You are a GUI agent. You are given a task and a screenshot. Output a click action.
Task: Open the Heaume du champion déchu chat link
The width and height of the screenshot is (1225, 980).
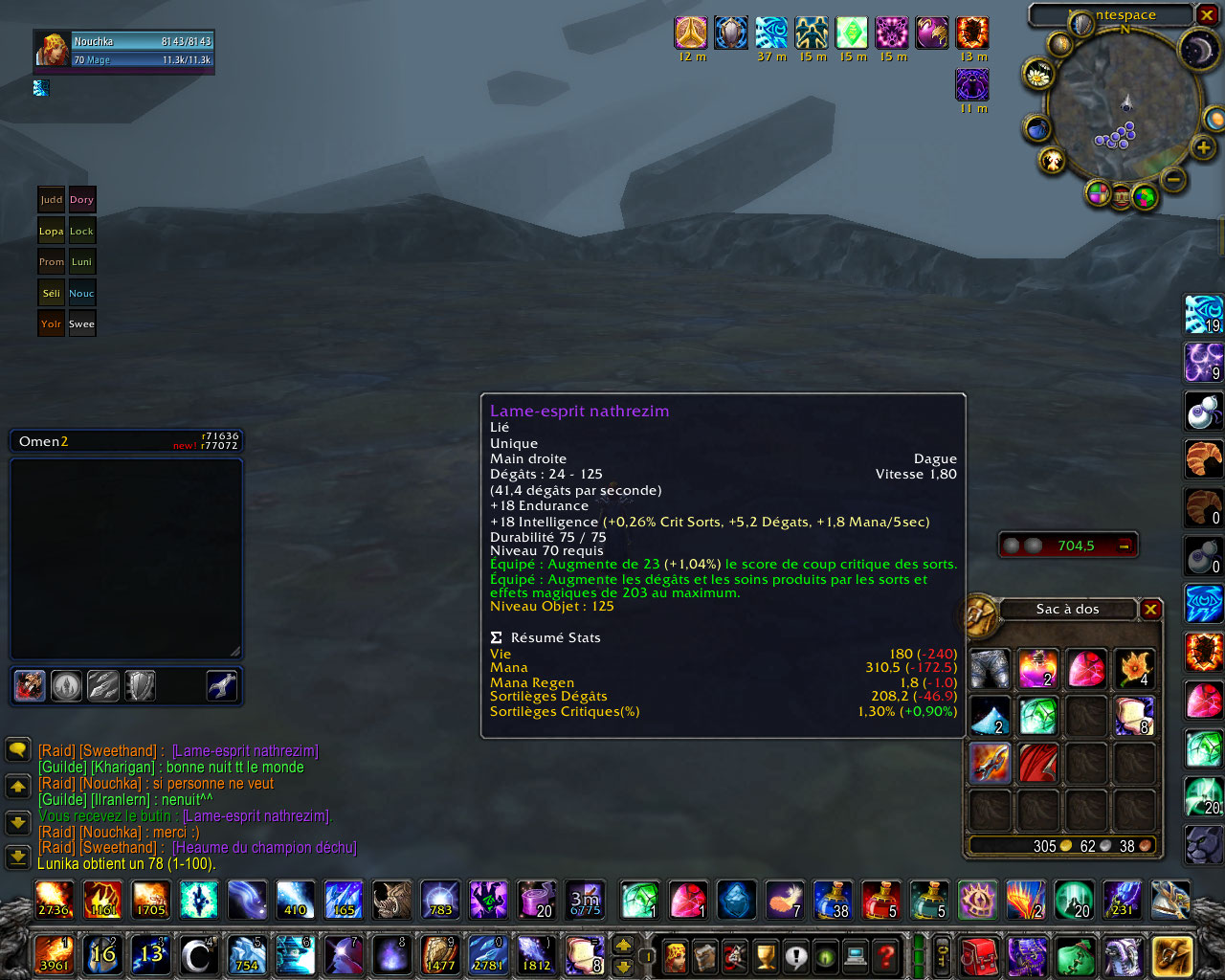tap(264, 848)
